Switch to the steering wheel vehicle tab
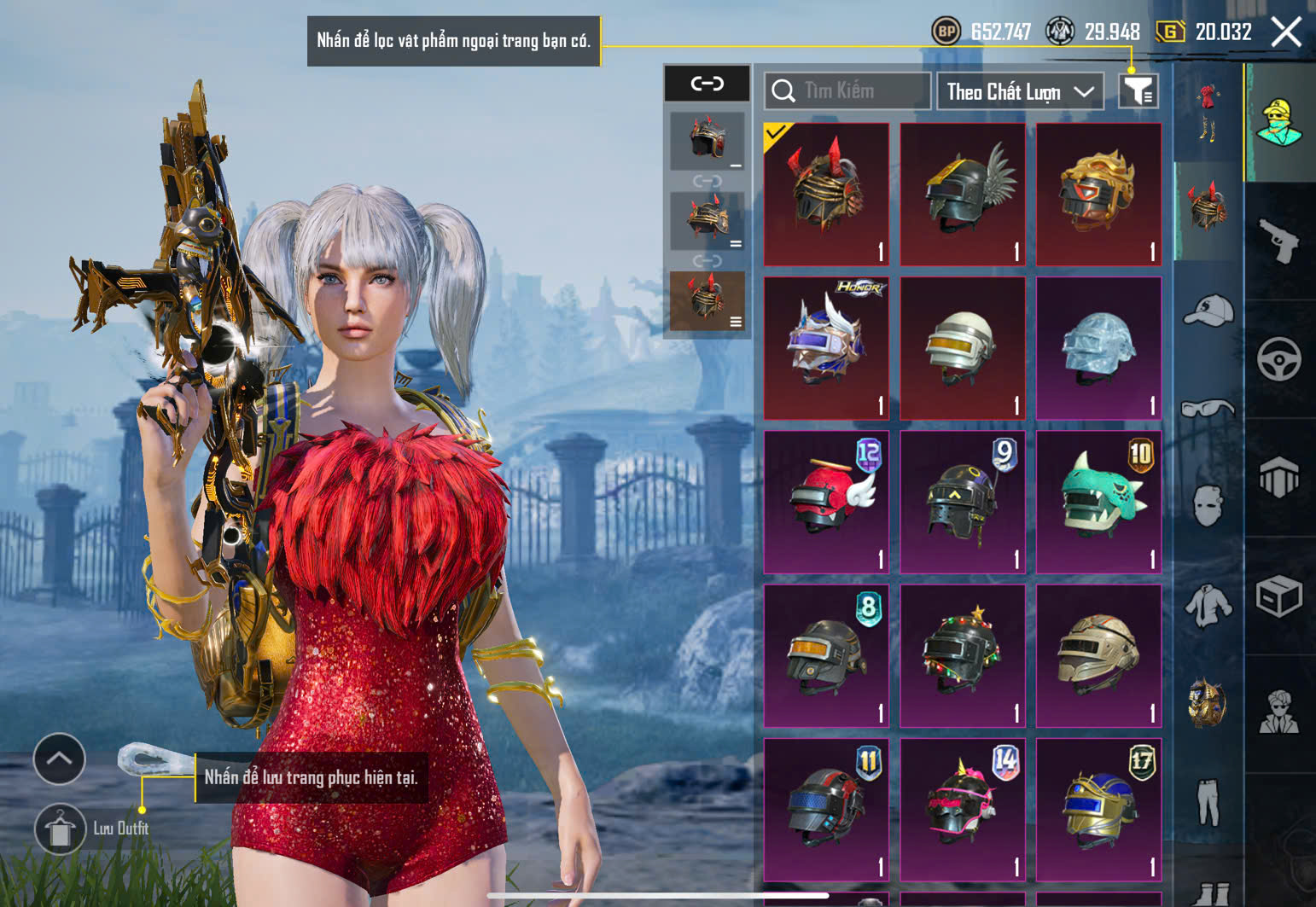 [1279, 359]
